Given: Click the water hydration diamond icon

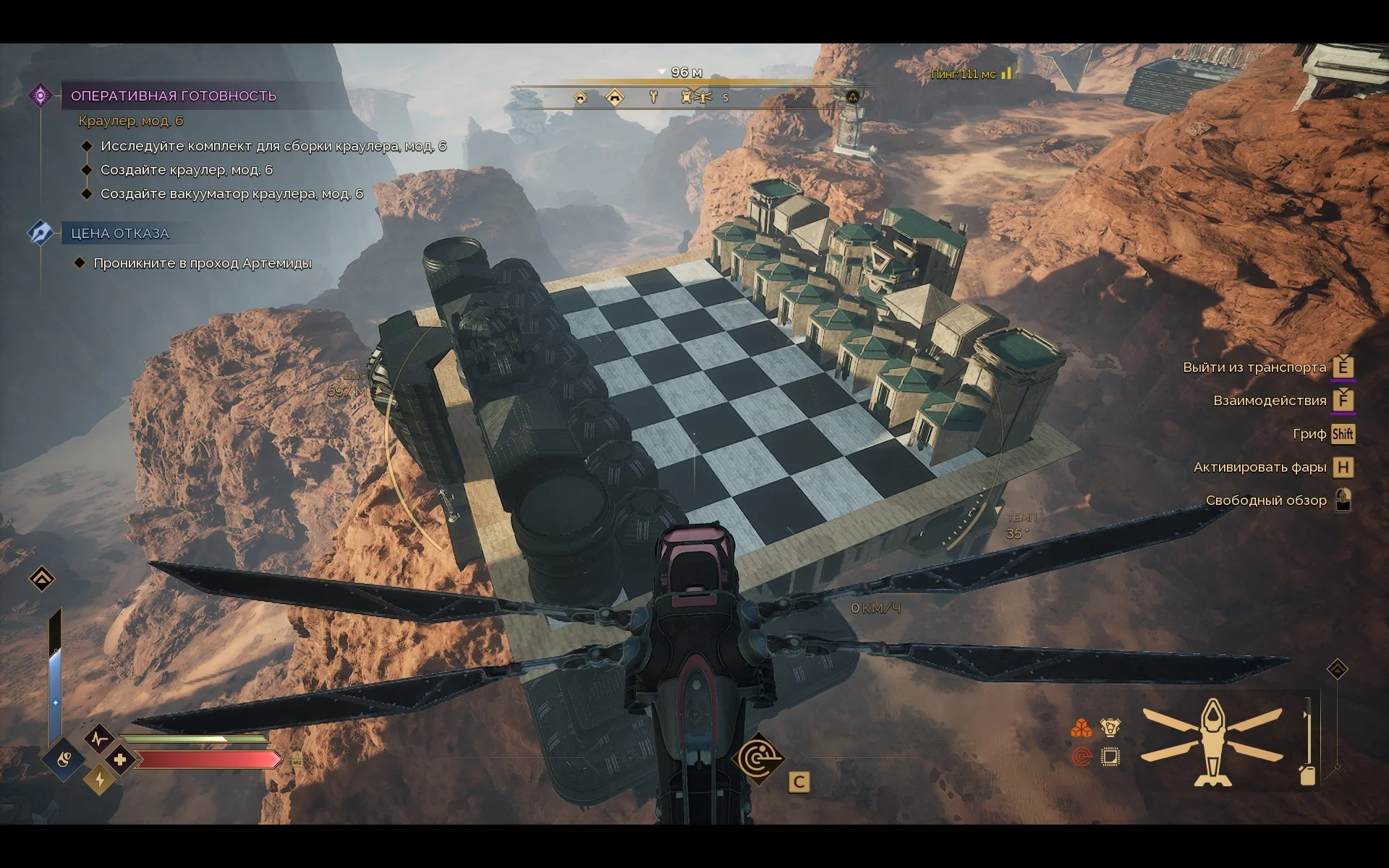Looking at the screenshot, I should [64, 759].
